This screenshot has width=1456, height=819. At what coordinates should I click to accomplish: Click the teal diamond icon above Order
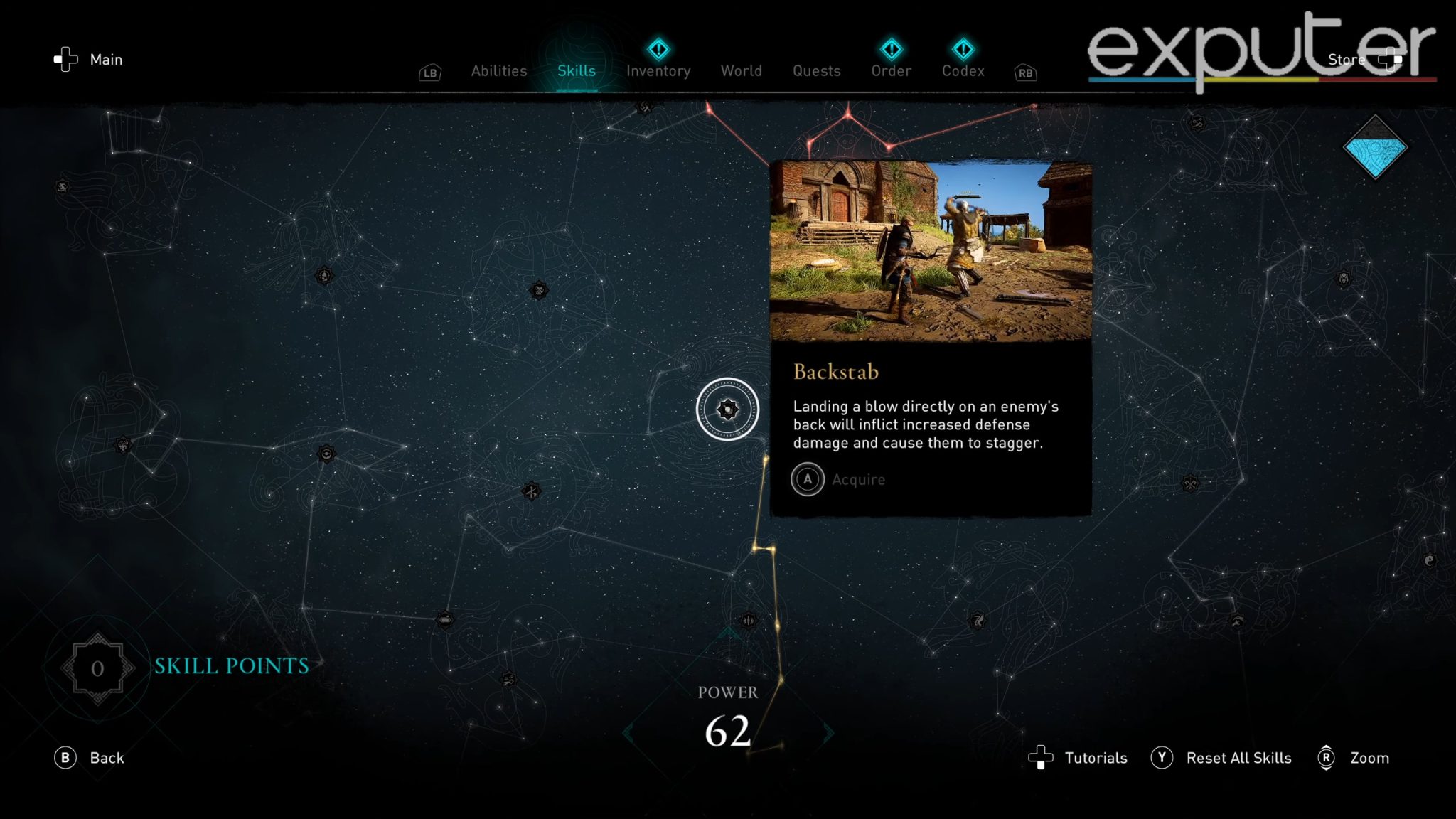(891, 48)
